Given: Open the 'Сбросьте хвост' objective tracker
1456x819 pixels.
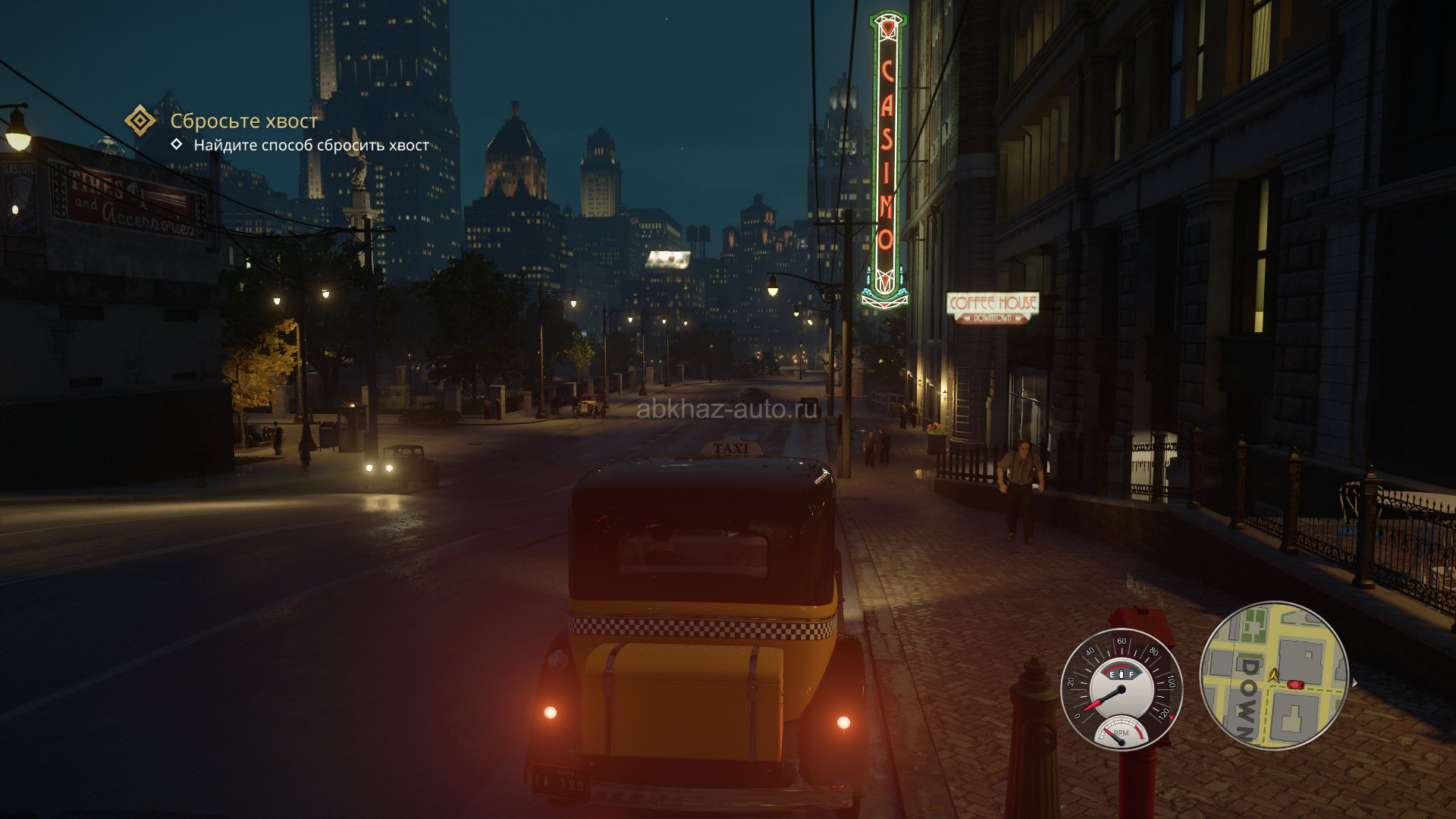Looking at the screenshot, I should tap(243, 121).
